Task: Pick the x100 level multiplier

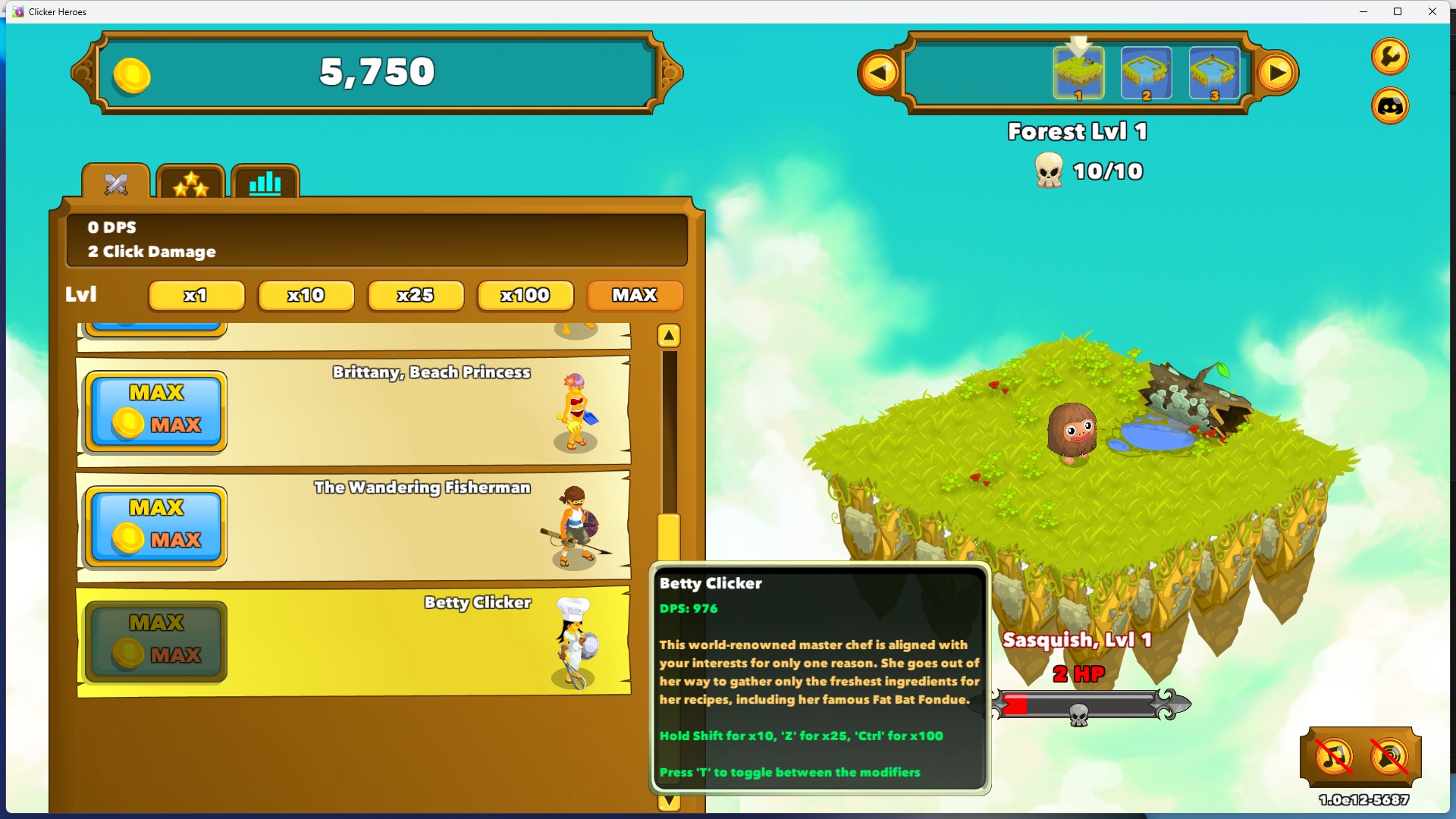Action: click(x=525, y=295)
